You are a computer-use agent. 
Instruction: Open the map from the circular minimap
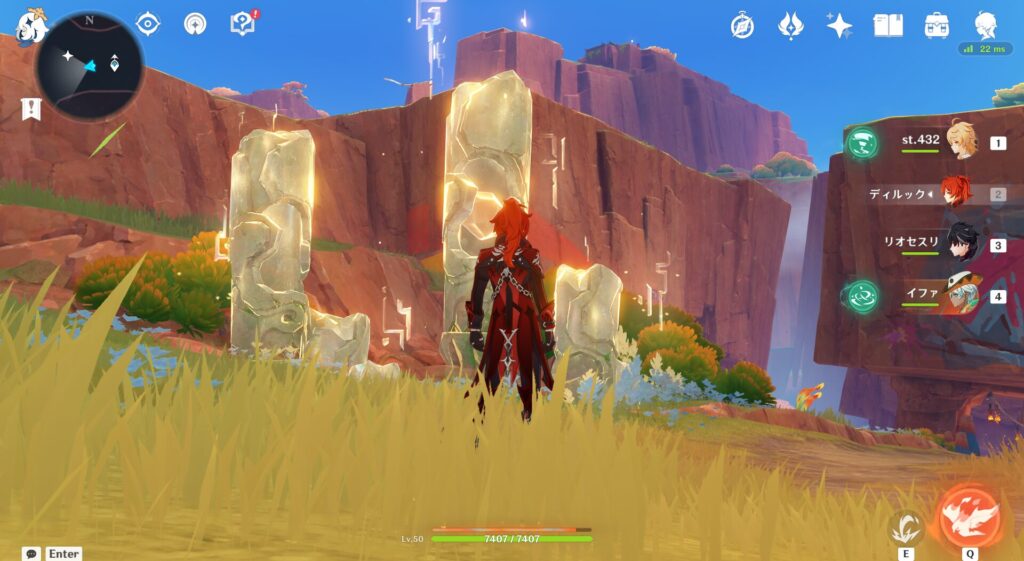(x=89, y=67)
